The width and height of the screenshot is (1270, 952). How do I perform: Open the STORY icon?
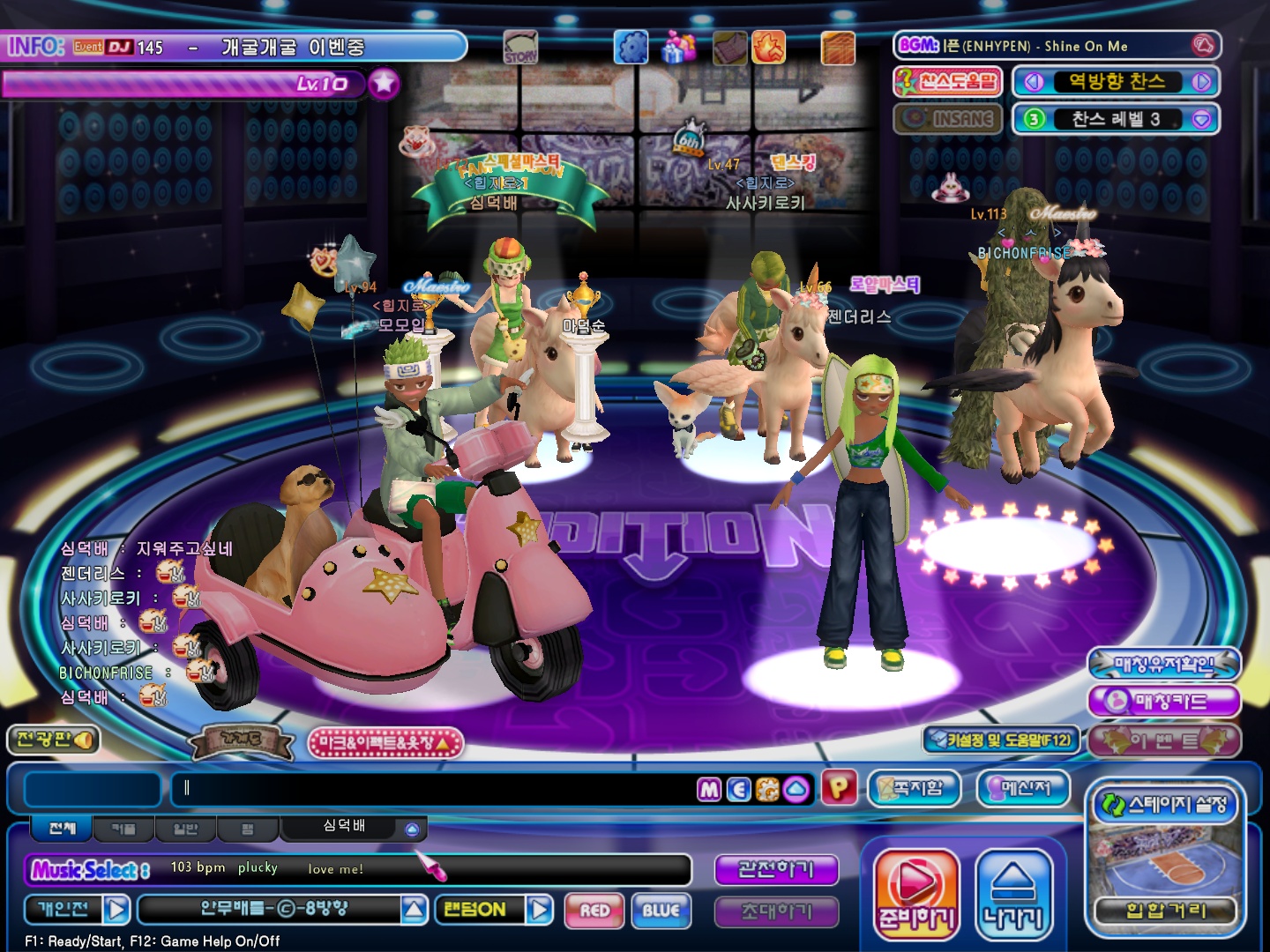[520, 47]
